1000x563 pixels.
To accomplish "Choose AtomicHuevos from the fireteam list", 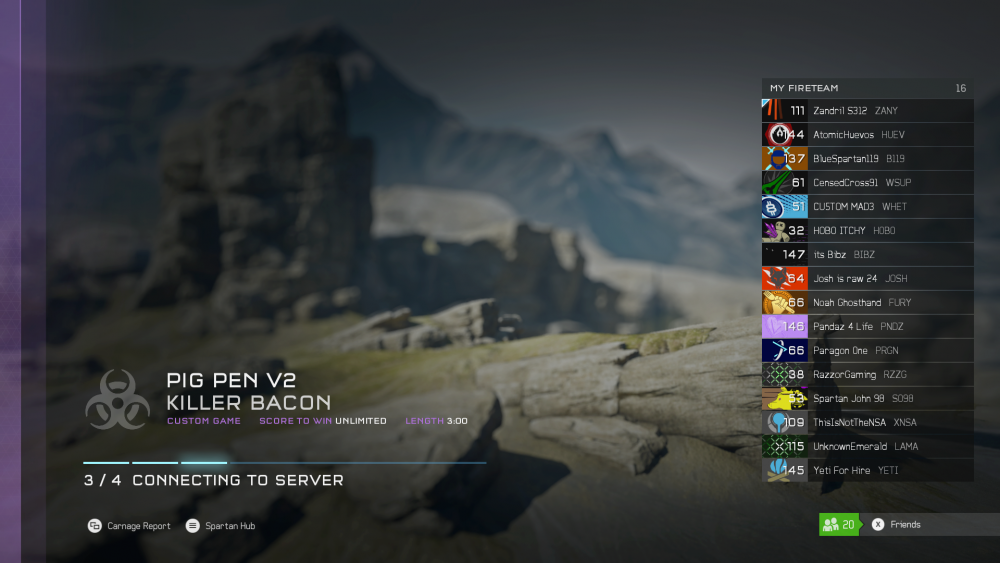I will coord(866,135).
